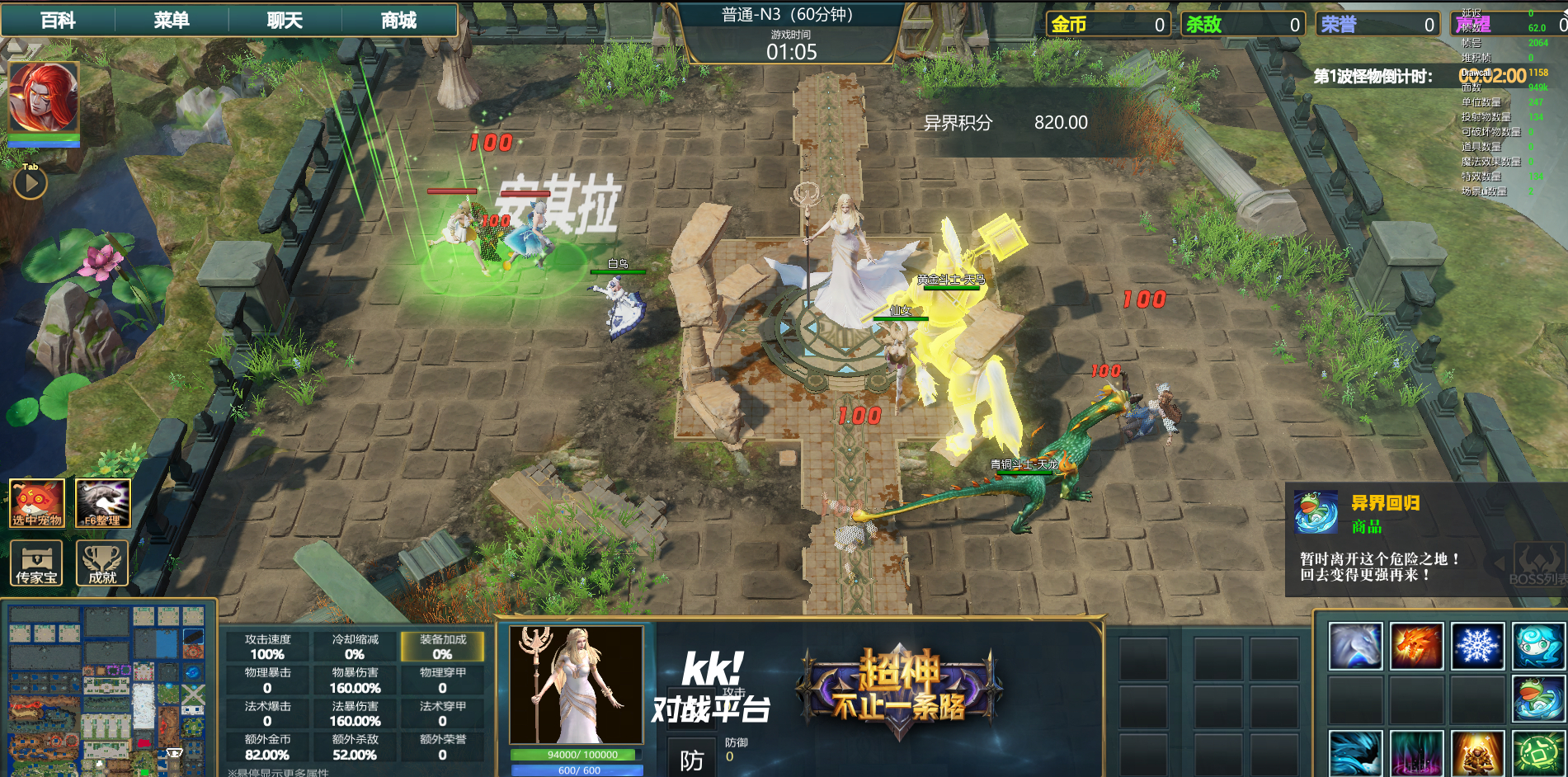This screenshot has height=777, width=1568.
Task: Open the 成就 achievements panel
Action: point(103,563)
